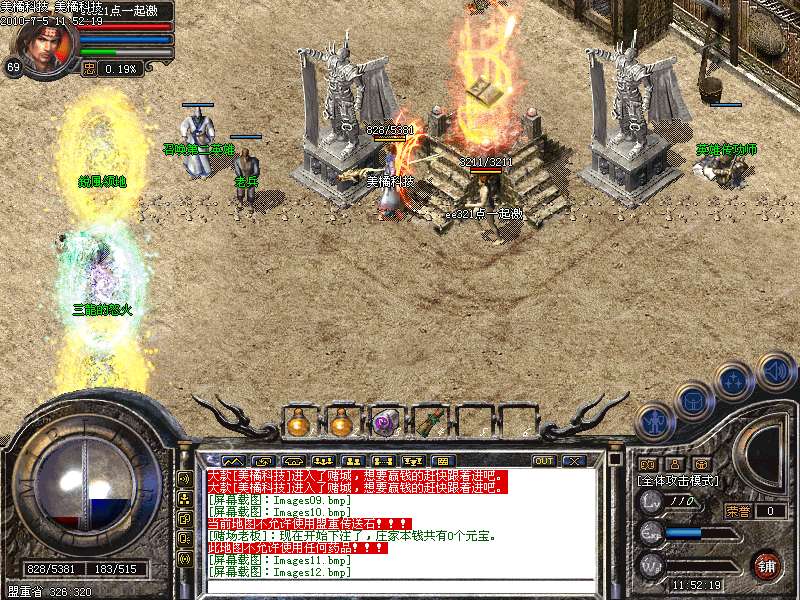
Task: Toggle sound with the speaker button
Action: pyautogui.click(x=775, y=371)
